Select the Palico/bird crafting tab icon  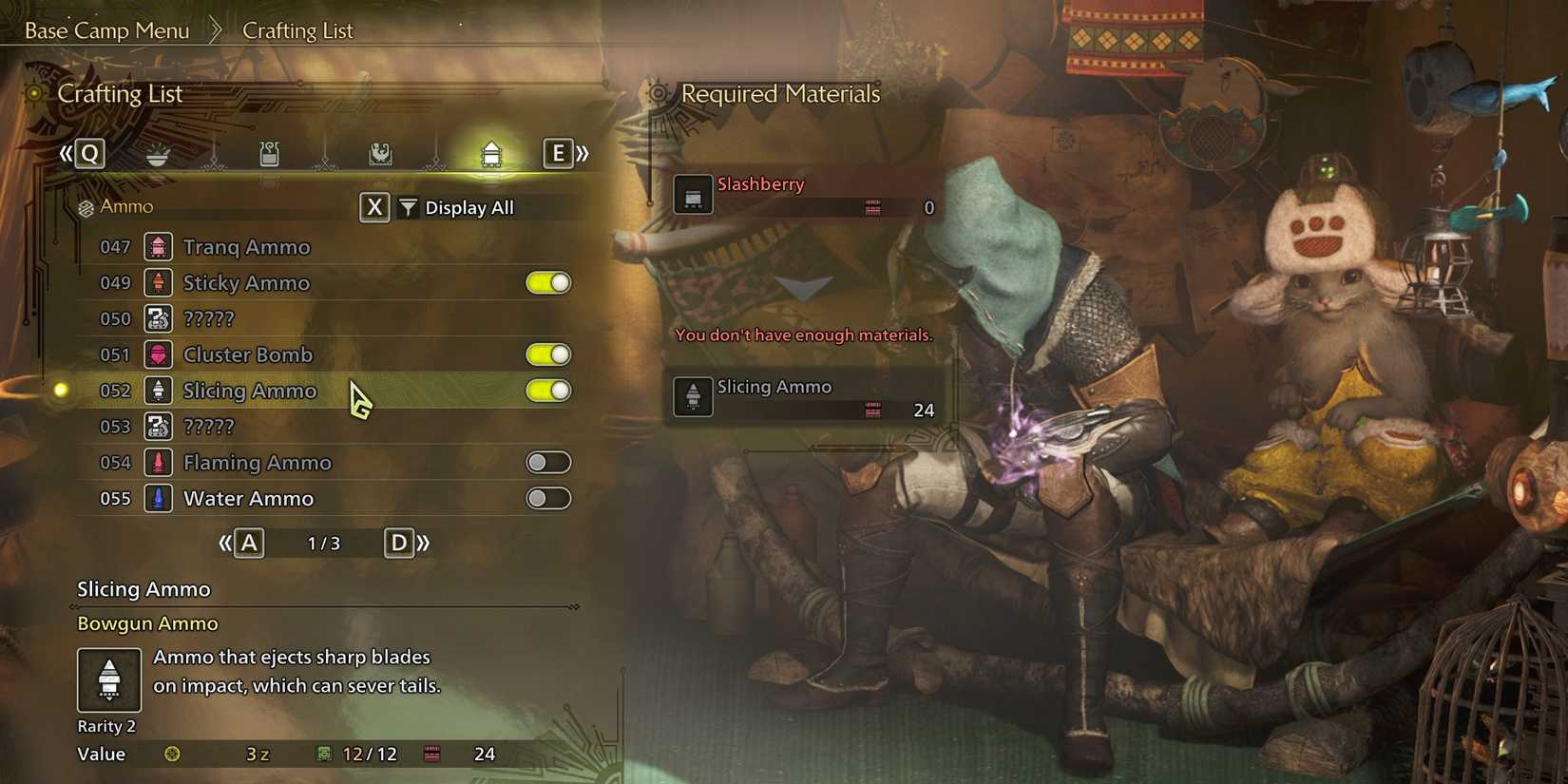click(x=378, y=154)
